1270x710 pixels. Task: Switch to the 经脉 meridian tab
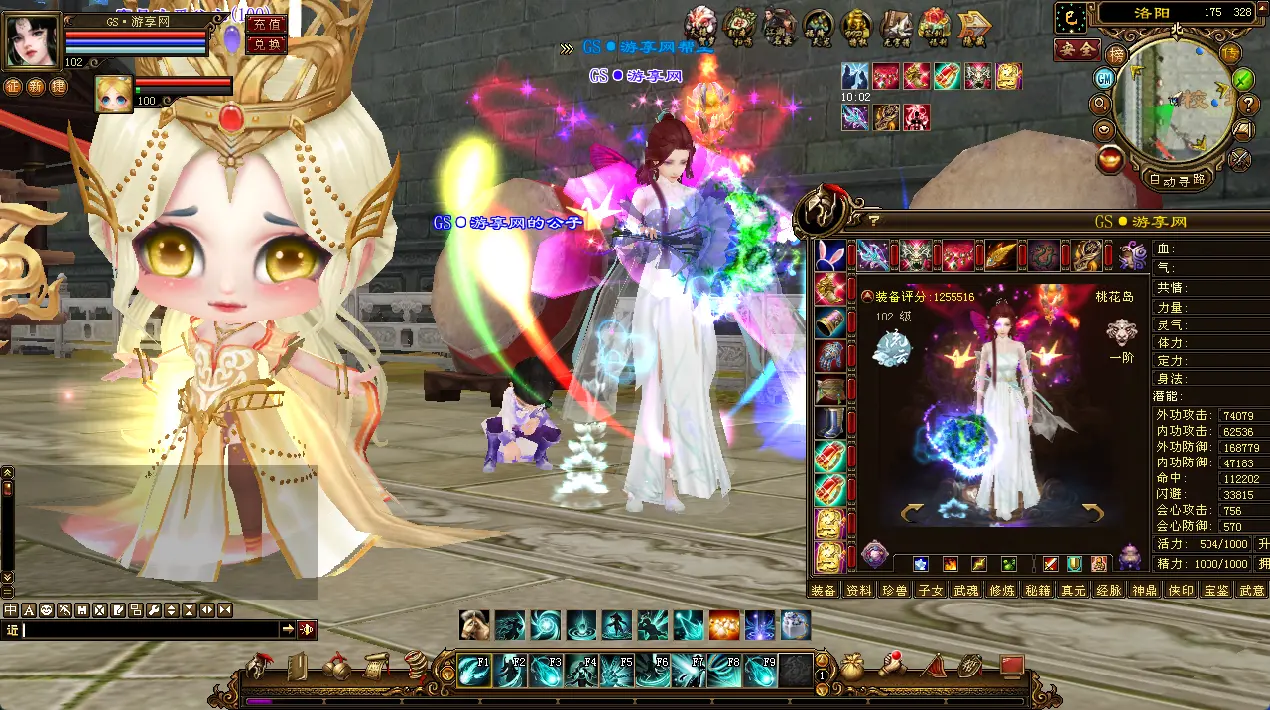(x=1108, y=591)
